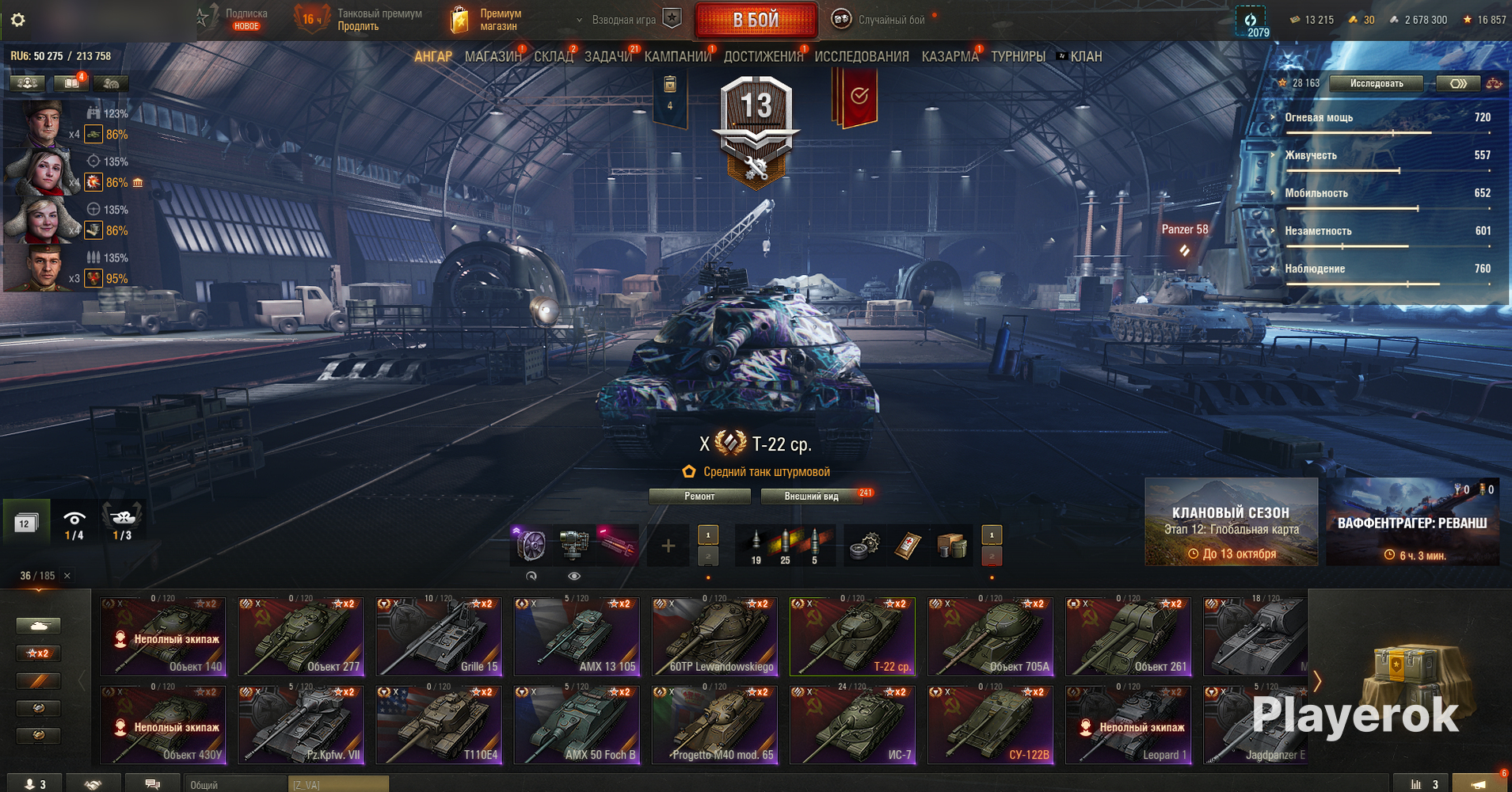Open the ИССЛЕДОВАНИЯ research tab
This screenshot has height=792, width=1512.
click(x=861, y=57)
